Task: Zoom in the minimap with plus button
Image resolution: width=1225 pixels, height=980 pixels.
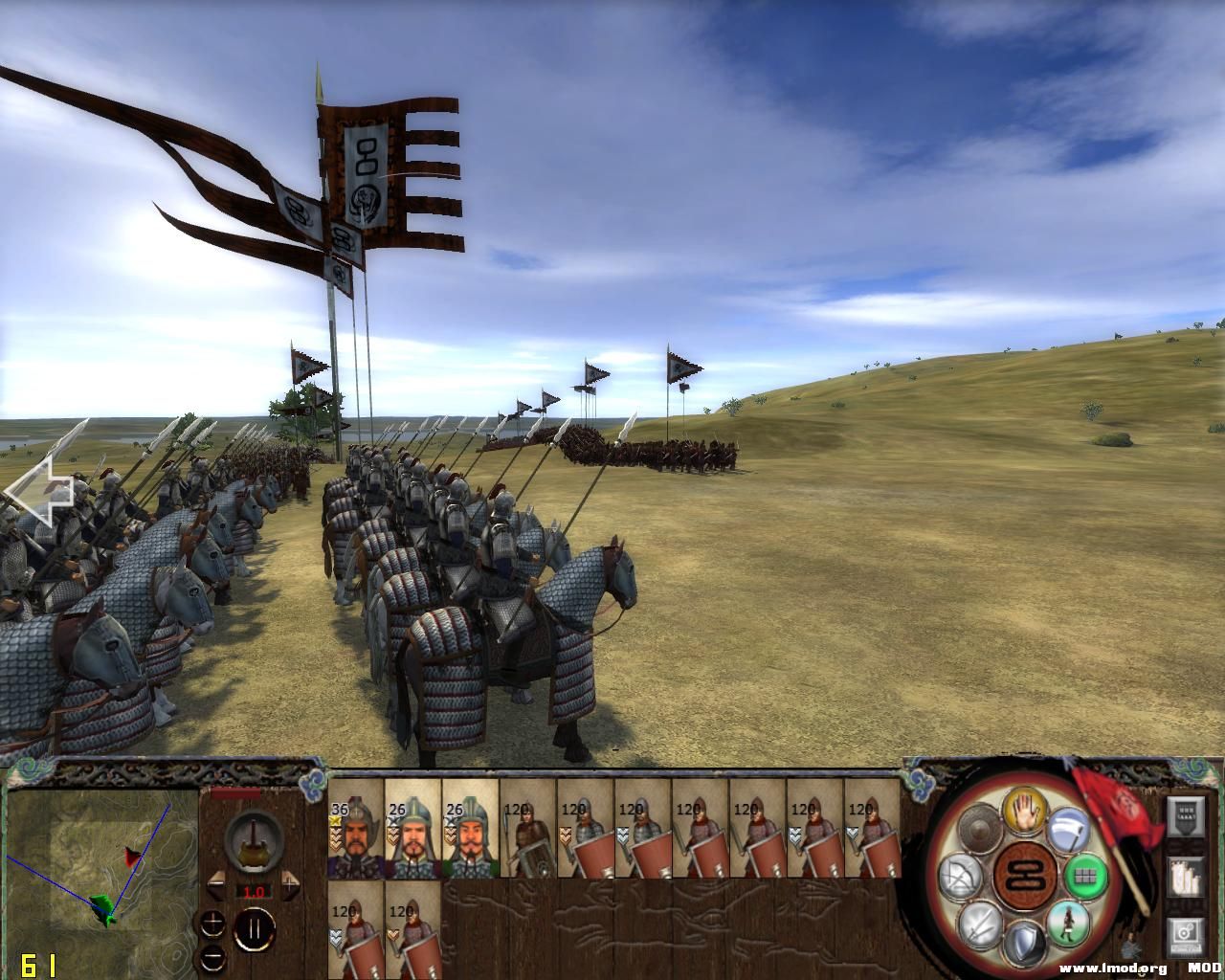Action: pyautogui.click(x=212, y=924)
